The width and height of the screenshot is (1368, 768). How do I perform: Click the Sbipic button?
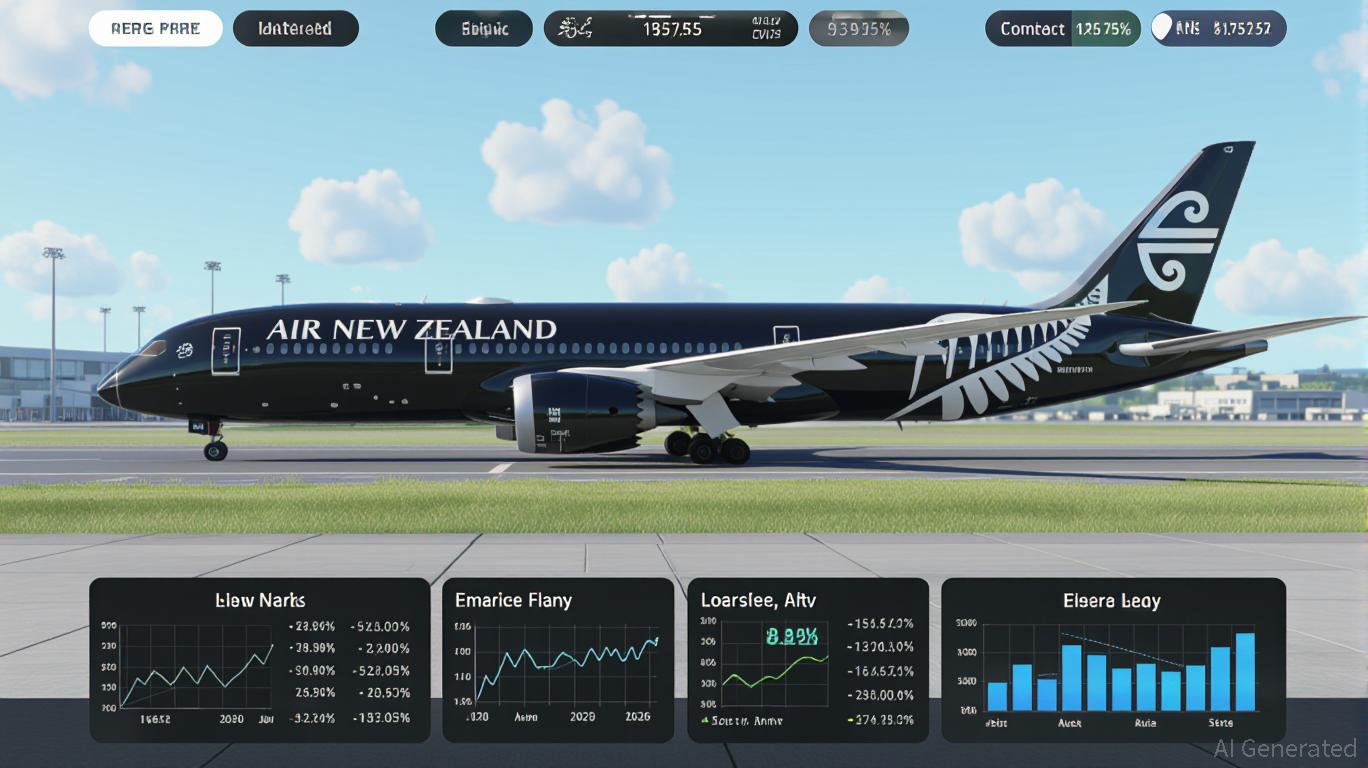click(x=484, y=29)
